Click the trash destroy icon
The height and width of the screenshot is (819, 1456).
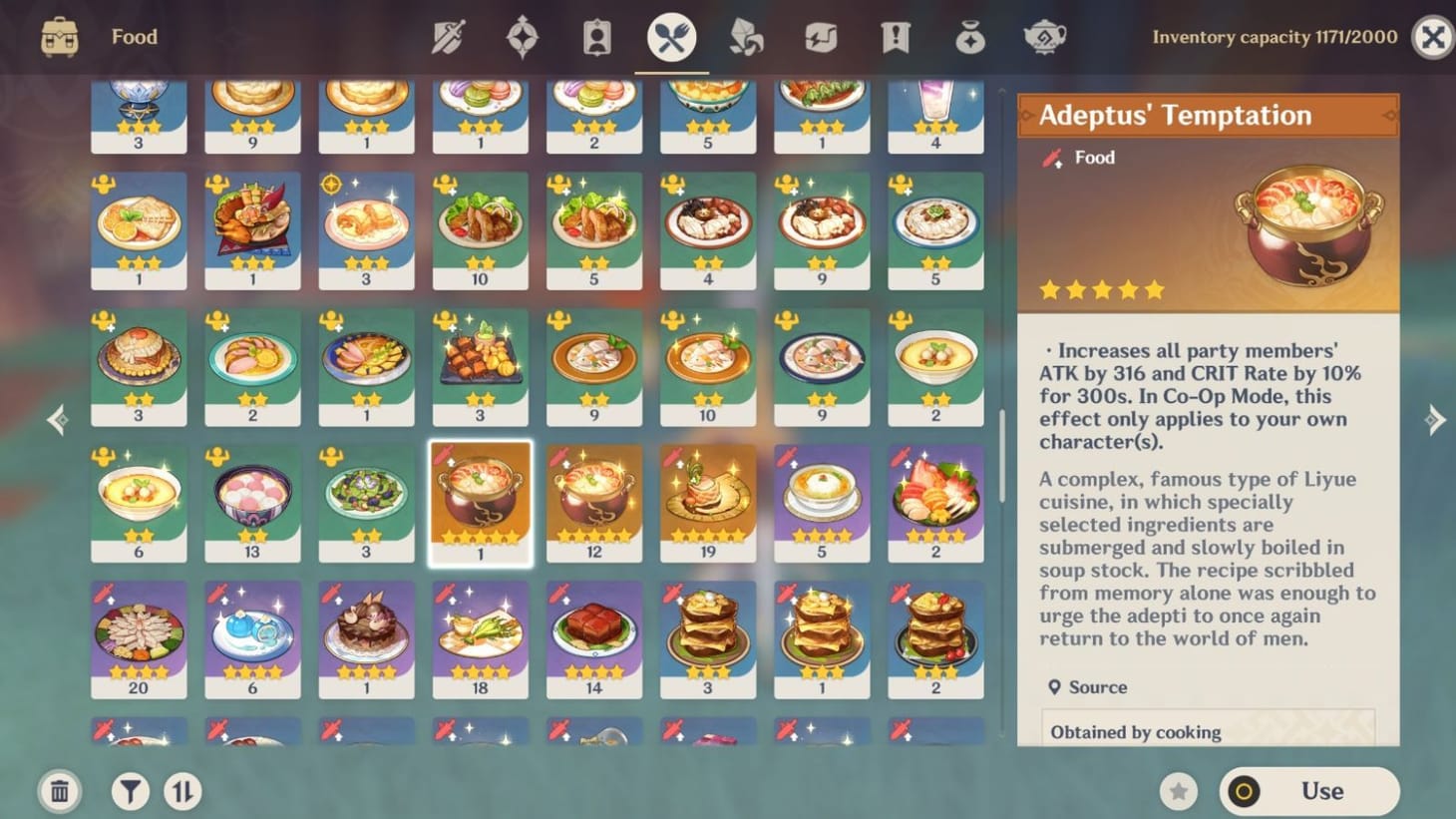click(59, 790)
